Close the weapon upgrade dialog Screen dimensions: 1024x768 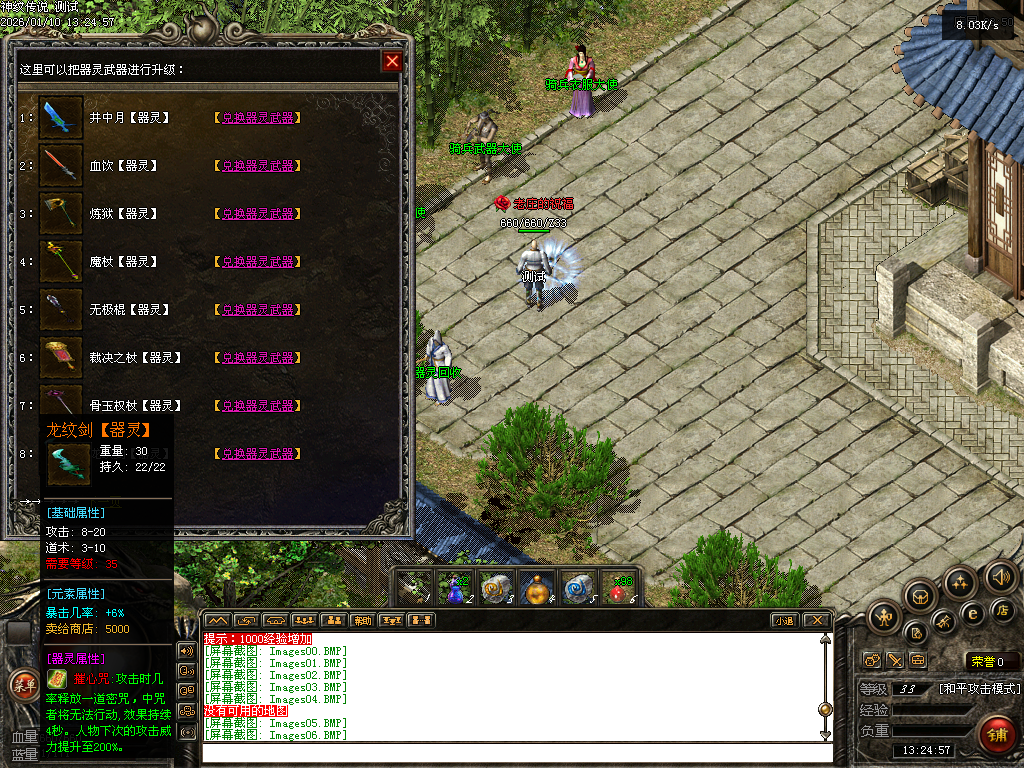pyautogui.click(x=392, y=62)
